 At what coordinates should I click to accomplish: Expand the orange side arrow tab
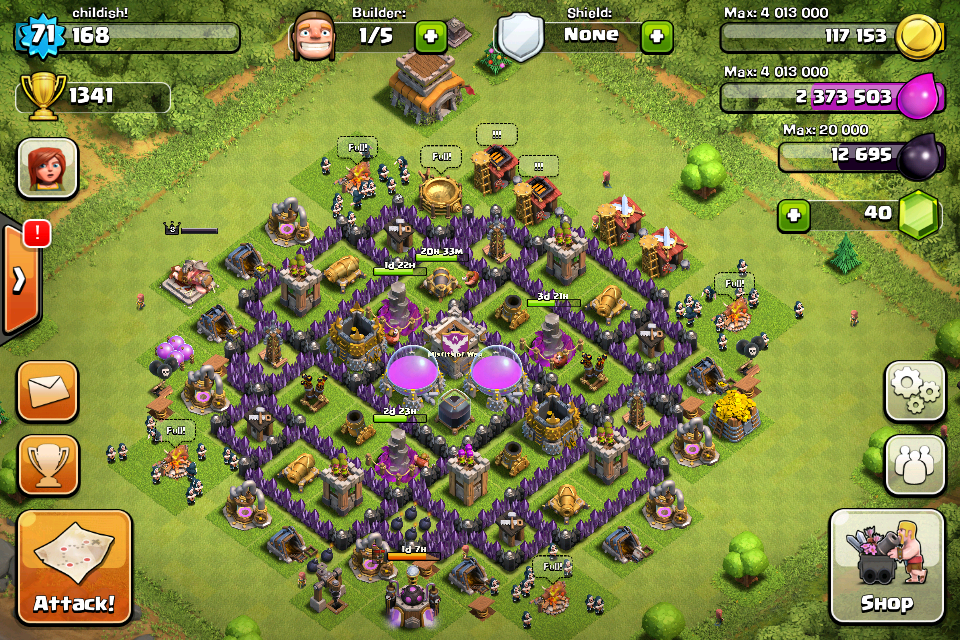tap(20, 280)
